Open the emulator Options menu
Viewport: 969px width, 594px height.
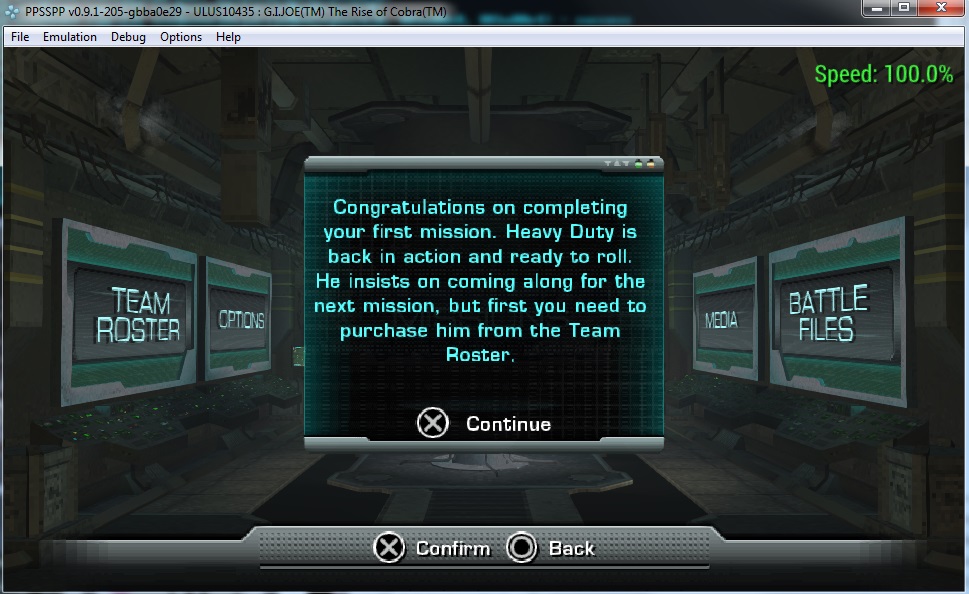181,37
